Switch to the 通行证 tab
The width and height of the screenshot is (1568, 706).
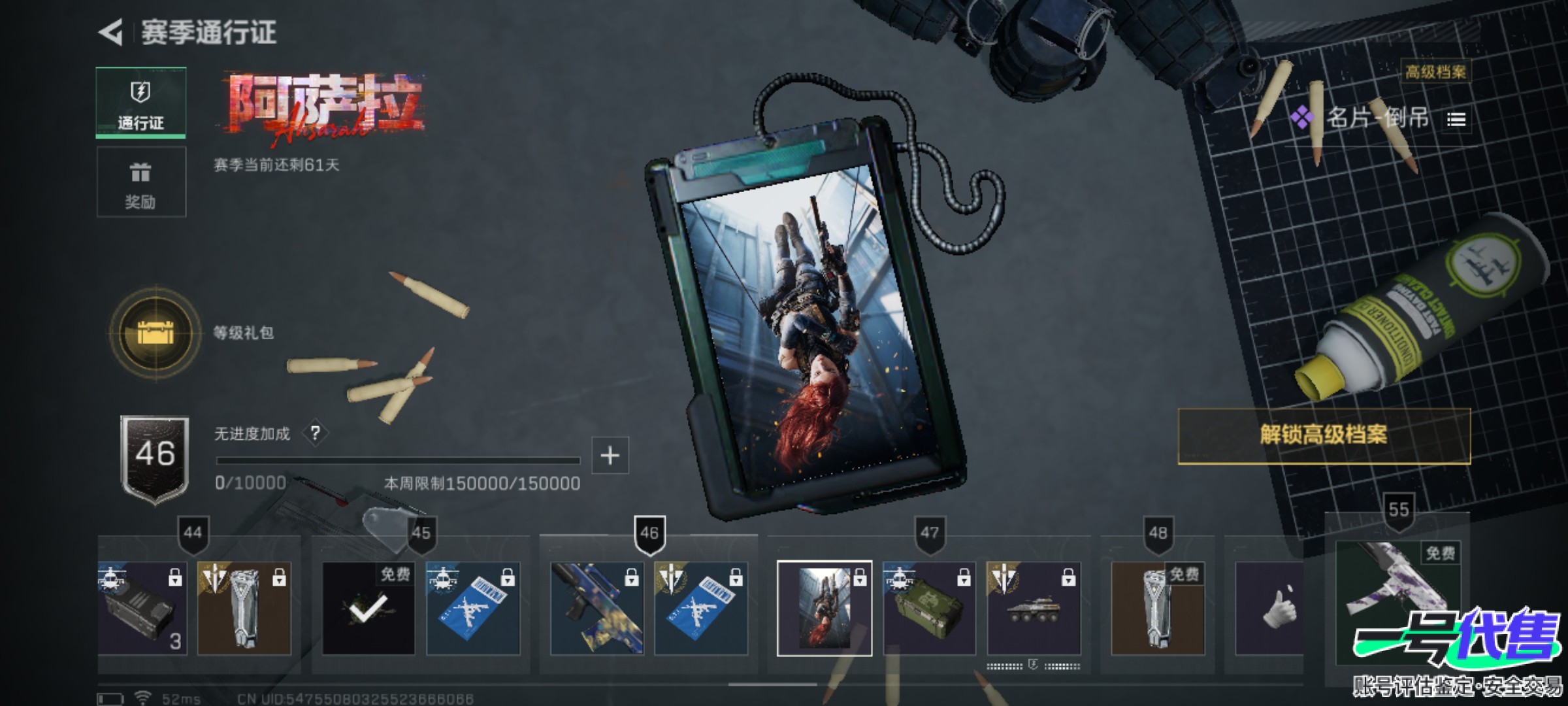(140, 103)
